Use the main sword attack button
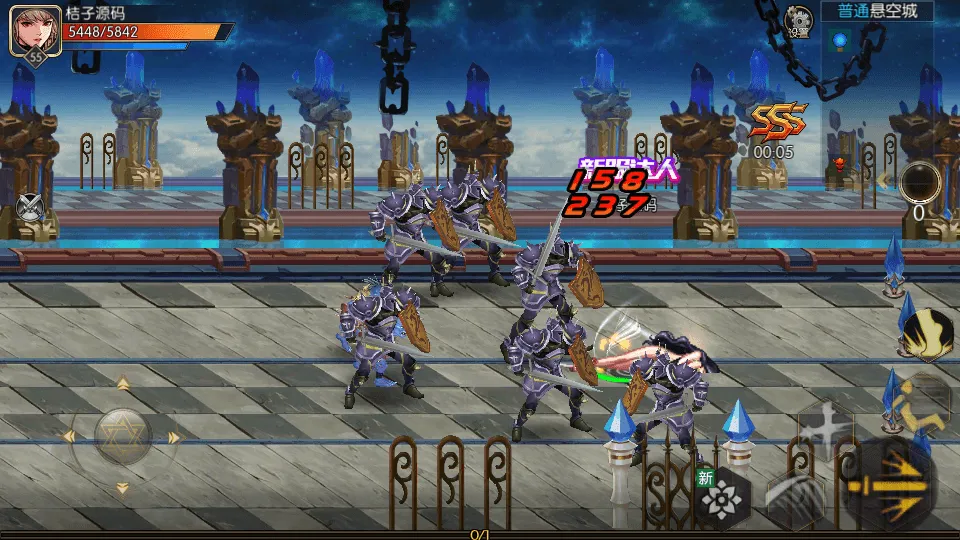 coord(890,490)
